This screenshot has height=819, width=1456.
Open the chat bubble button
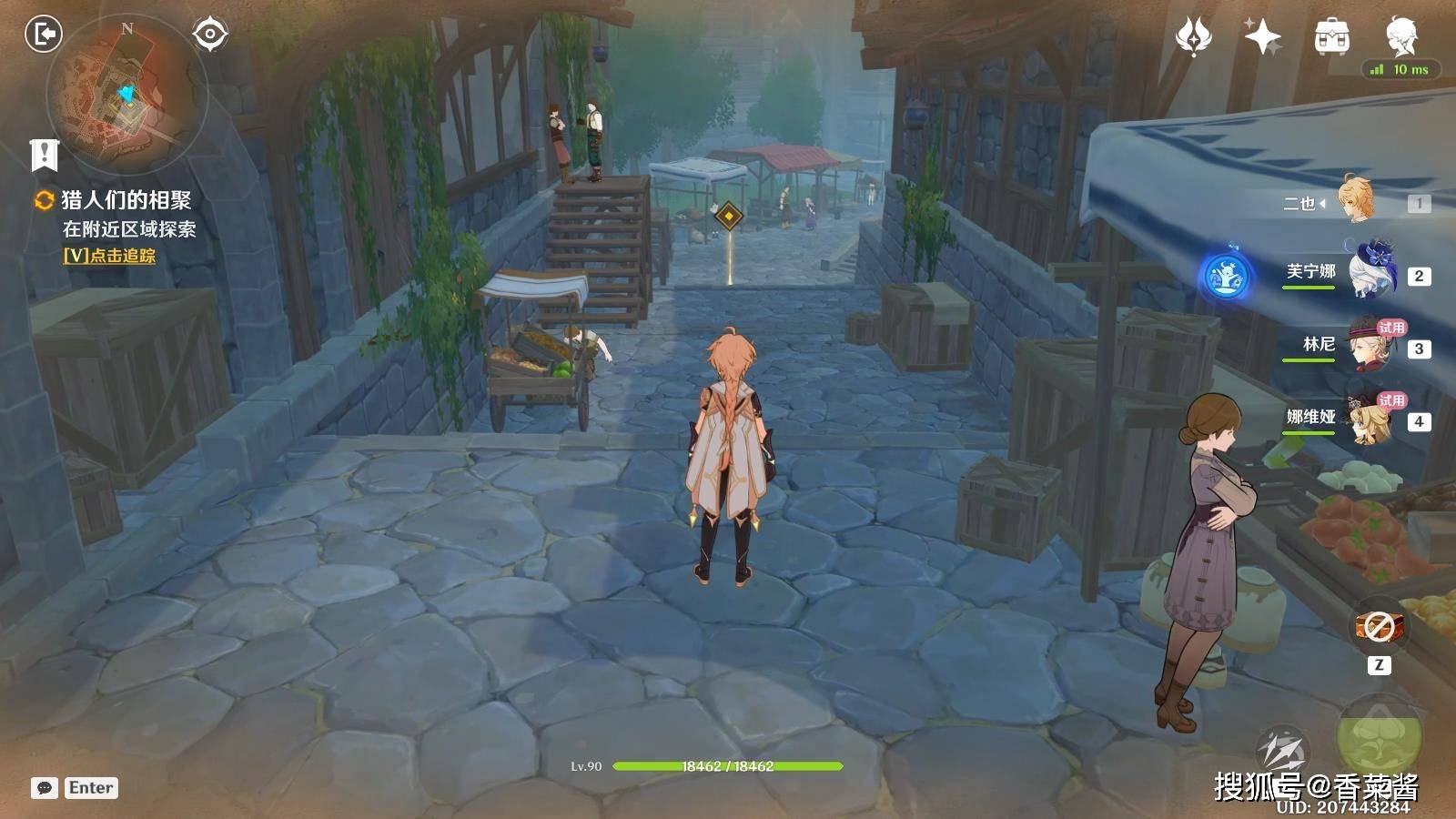point(45,788)
